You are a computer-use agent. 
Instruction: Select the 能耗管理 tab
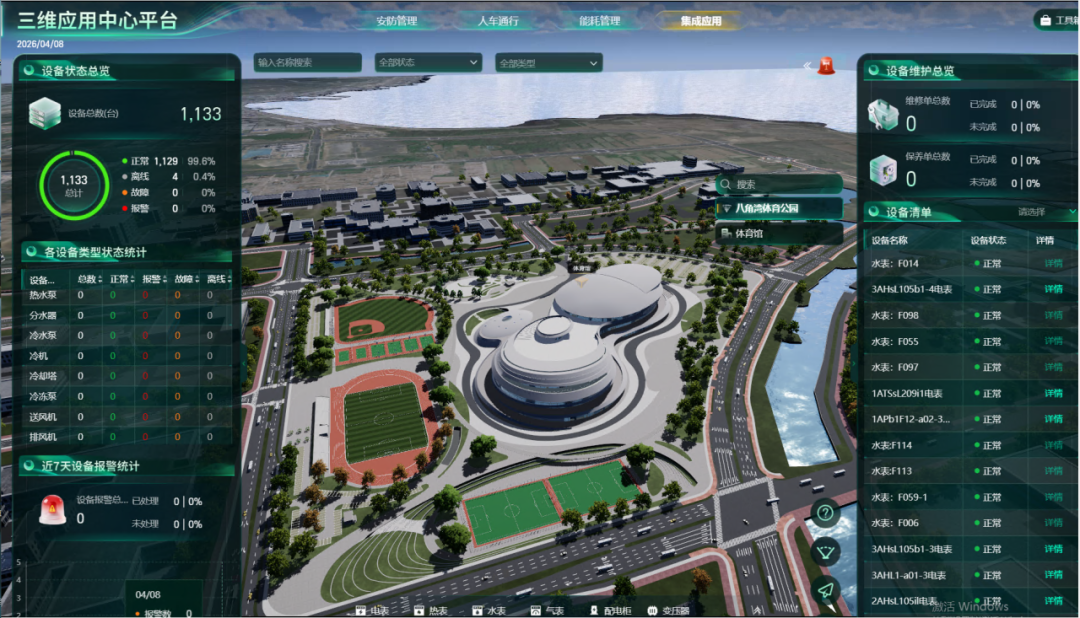tap(599, 21)
